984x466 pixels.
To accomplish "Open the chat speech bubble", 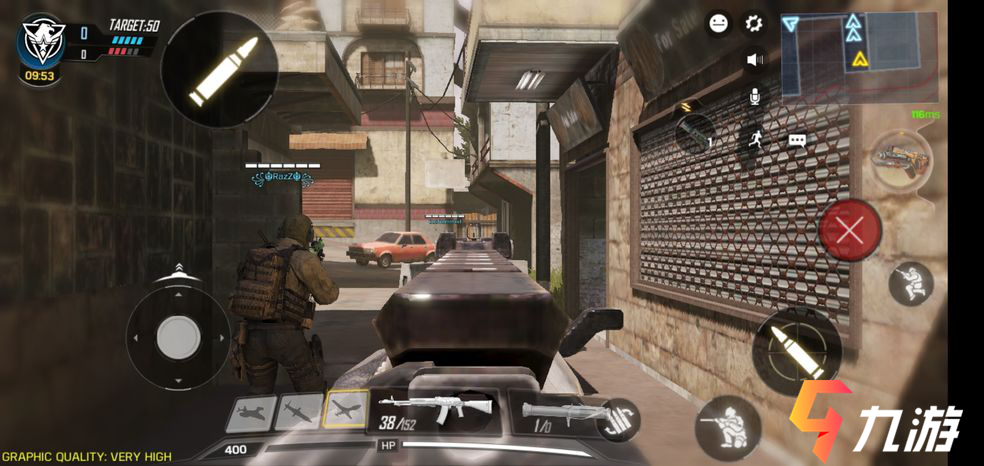I will pos(797,141).
